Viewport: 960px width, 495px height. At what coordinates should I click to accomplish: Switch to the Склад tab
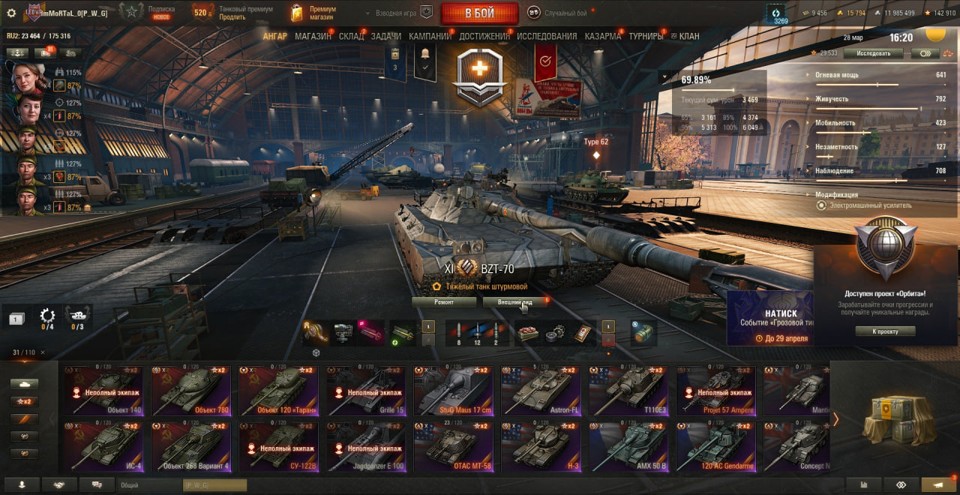(351, 35)
